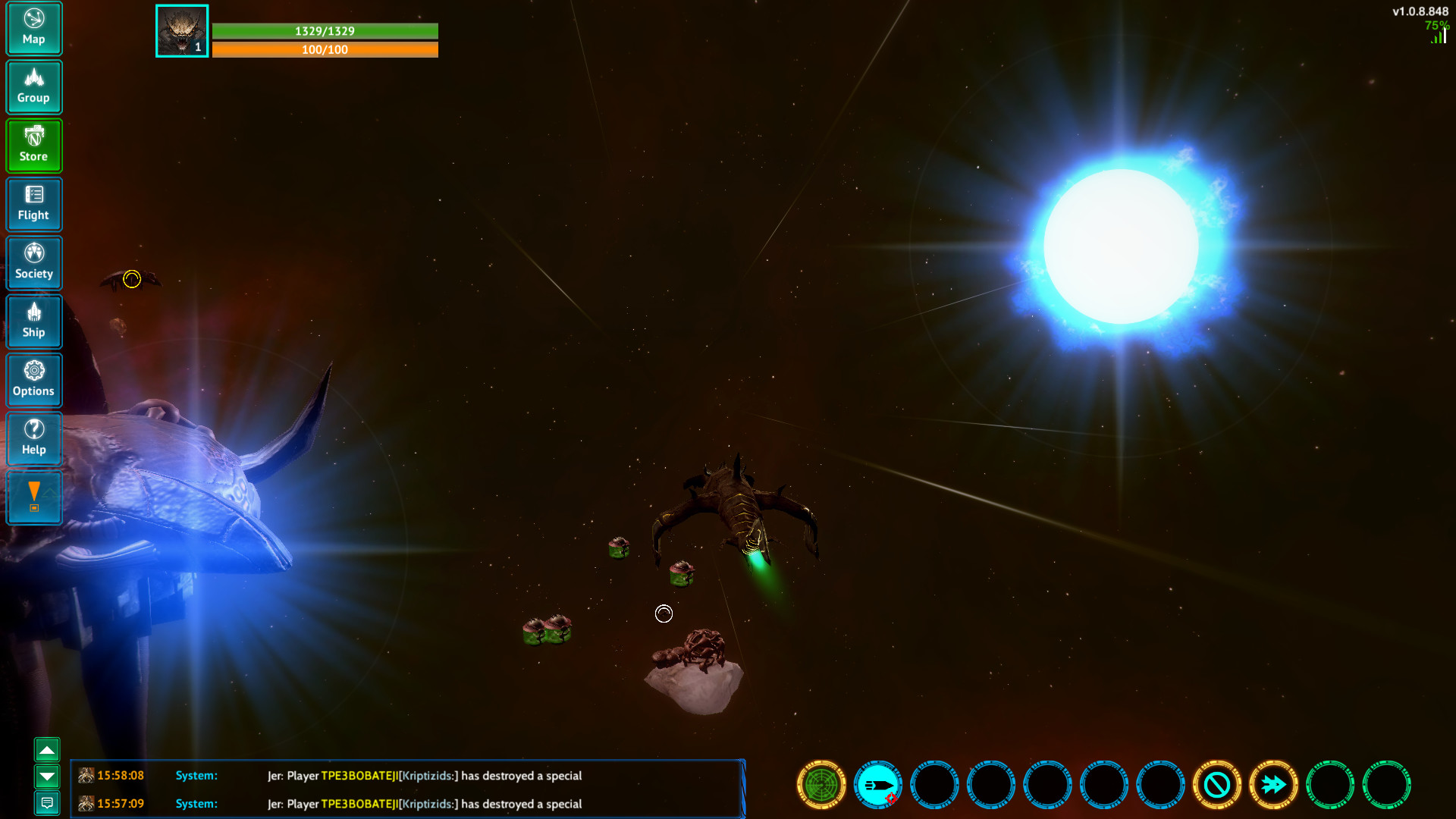Image resolution: width=1456 pixels, height=819 pixels.
Task: Open the Group panel
Action: (x=34, y=86)
